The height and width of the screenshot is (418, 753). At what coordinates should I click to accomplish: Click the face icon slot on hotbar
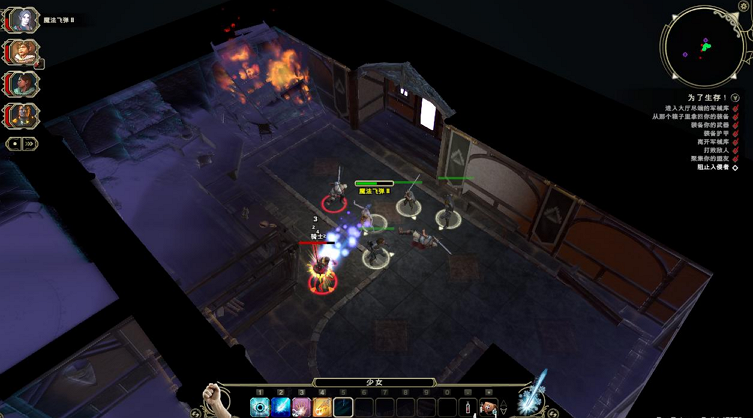[488, 407]
